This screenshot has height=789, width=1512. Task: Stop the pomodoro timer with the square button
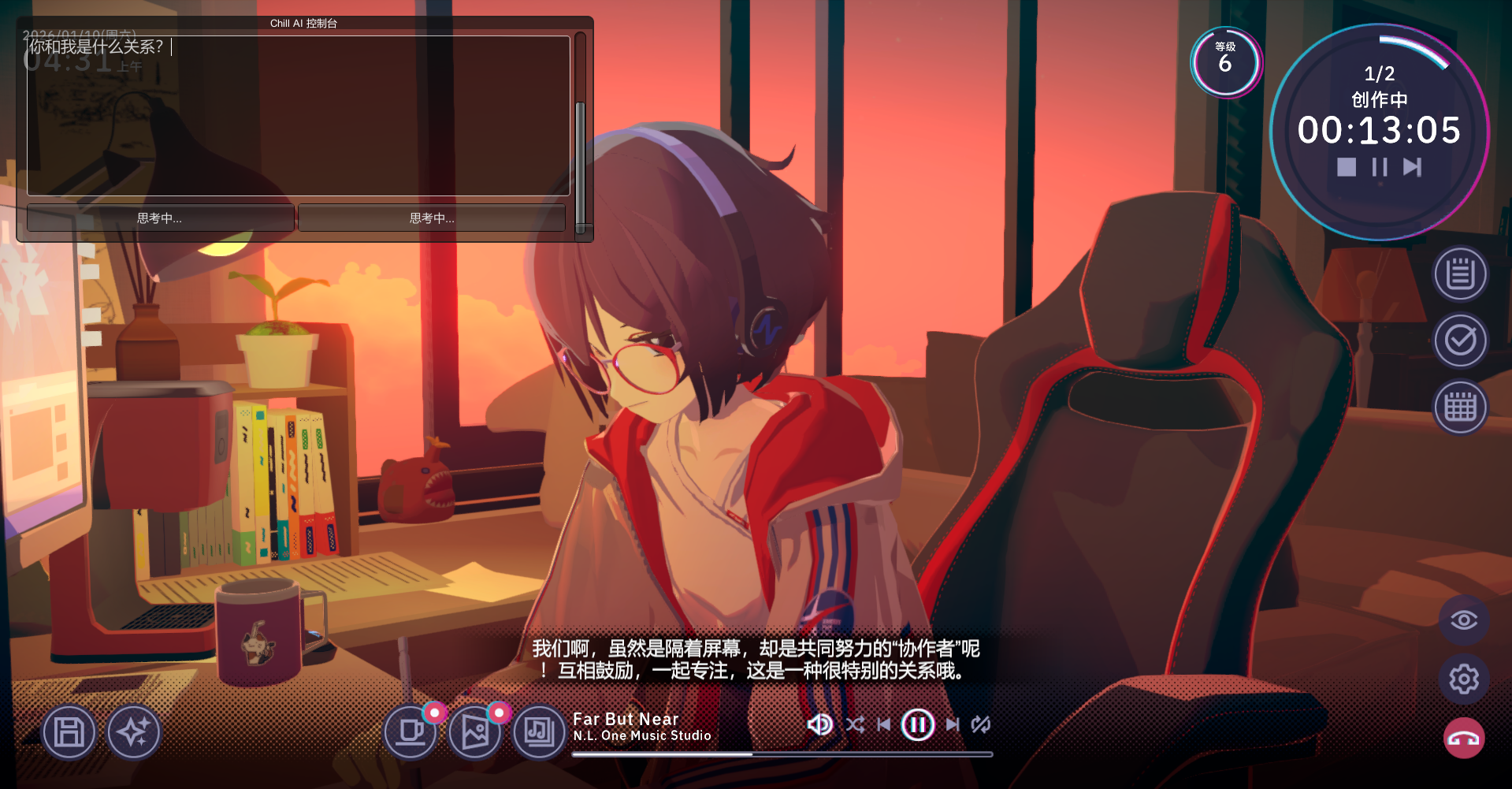[x=1347, y=167]
